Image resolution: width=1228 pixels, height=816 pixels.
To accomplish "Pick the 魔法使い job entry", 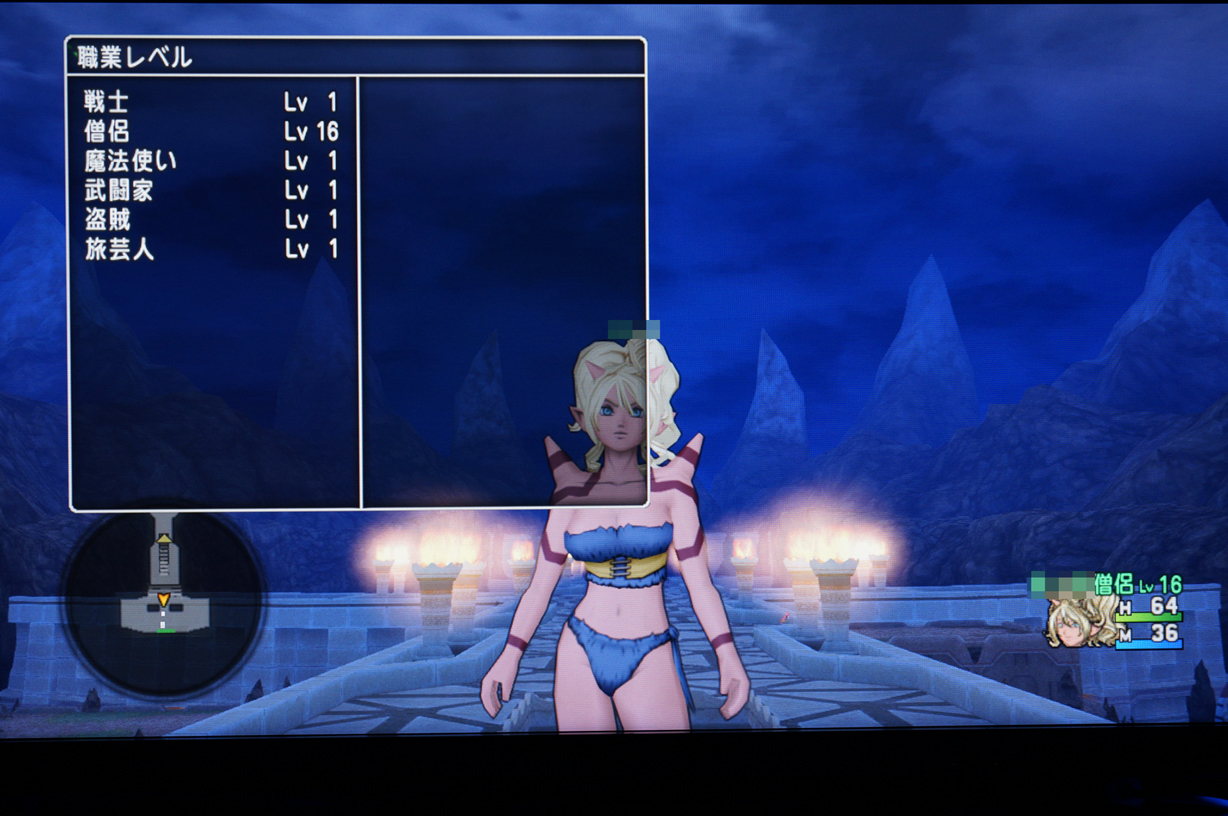I will (x=210, y=161).
